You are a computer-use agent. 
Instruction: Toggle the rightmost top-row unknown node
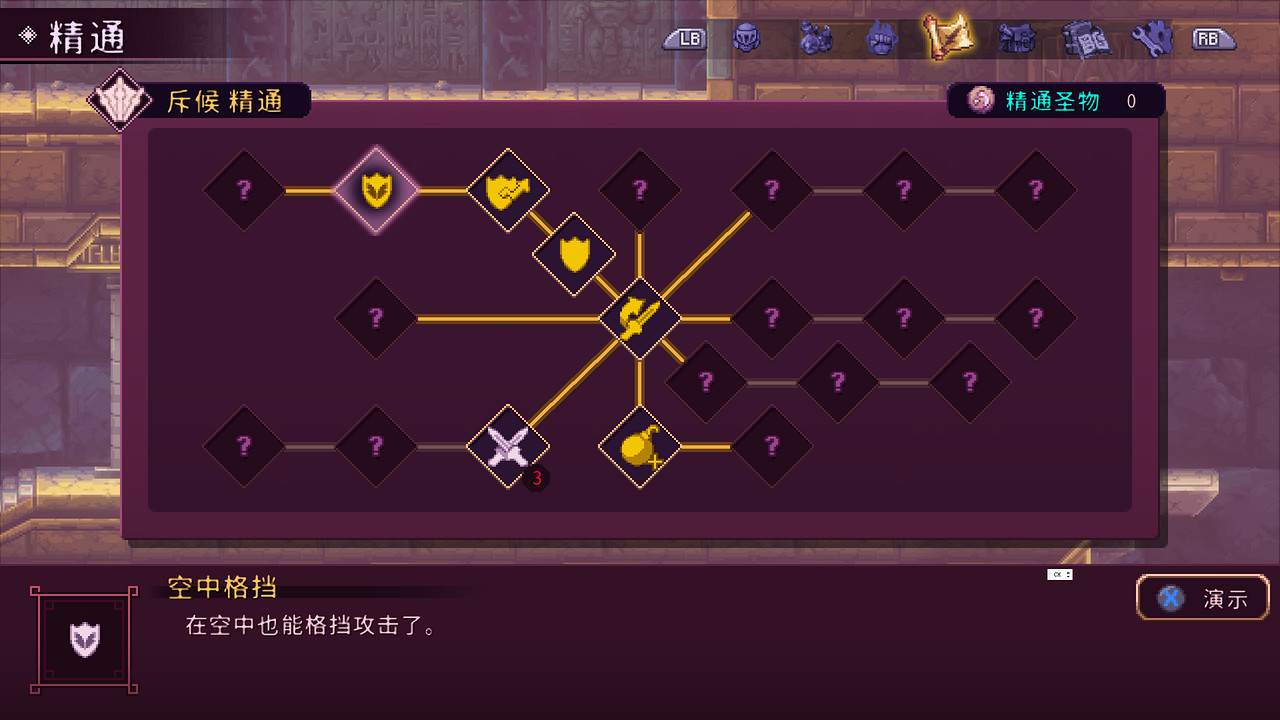click(x=1036, y=191)
